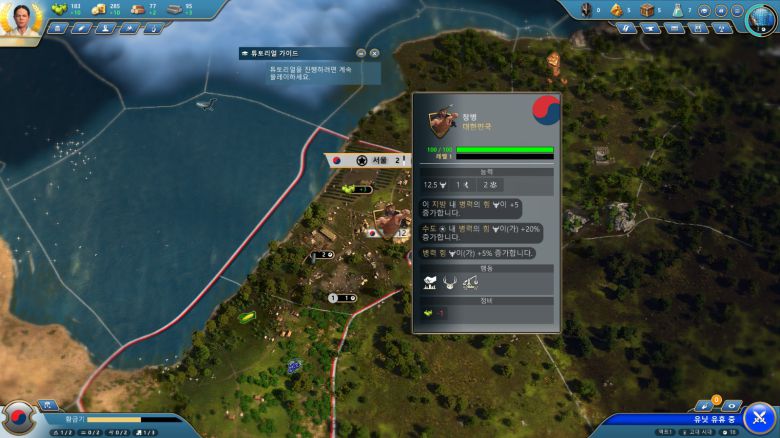Click the catapult unit action icon
Screen dimensions: 780x438
(471, 283)
